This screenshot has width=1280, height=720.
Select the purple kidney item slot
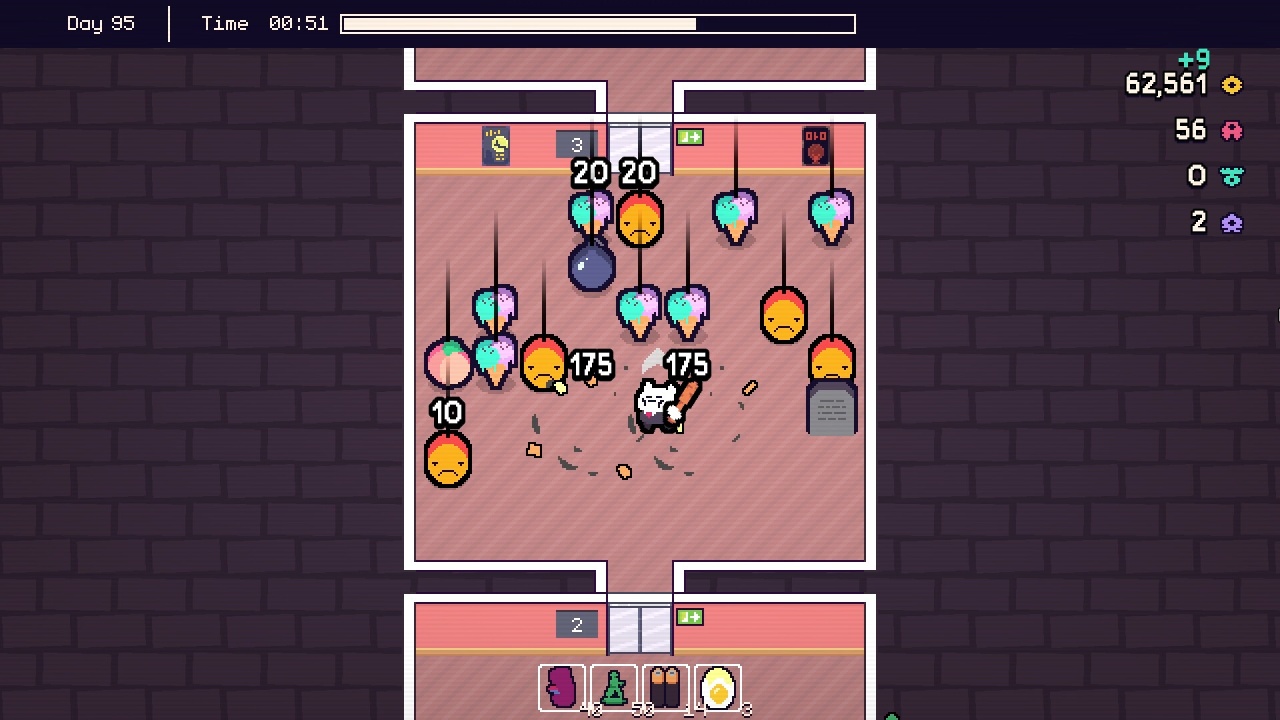click(563, 688)
